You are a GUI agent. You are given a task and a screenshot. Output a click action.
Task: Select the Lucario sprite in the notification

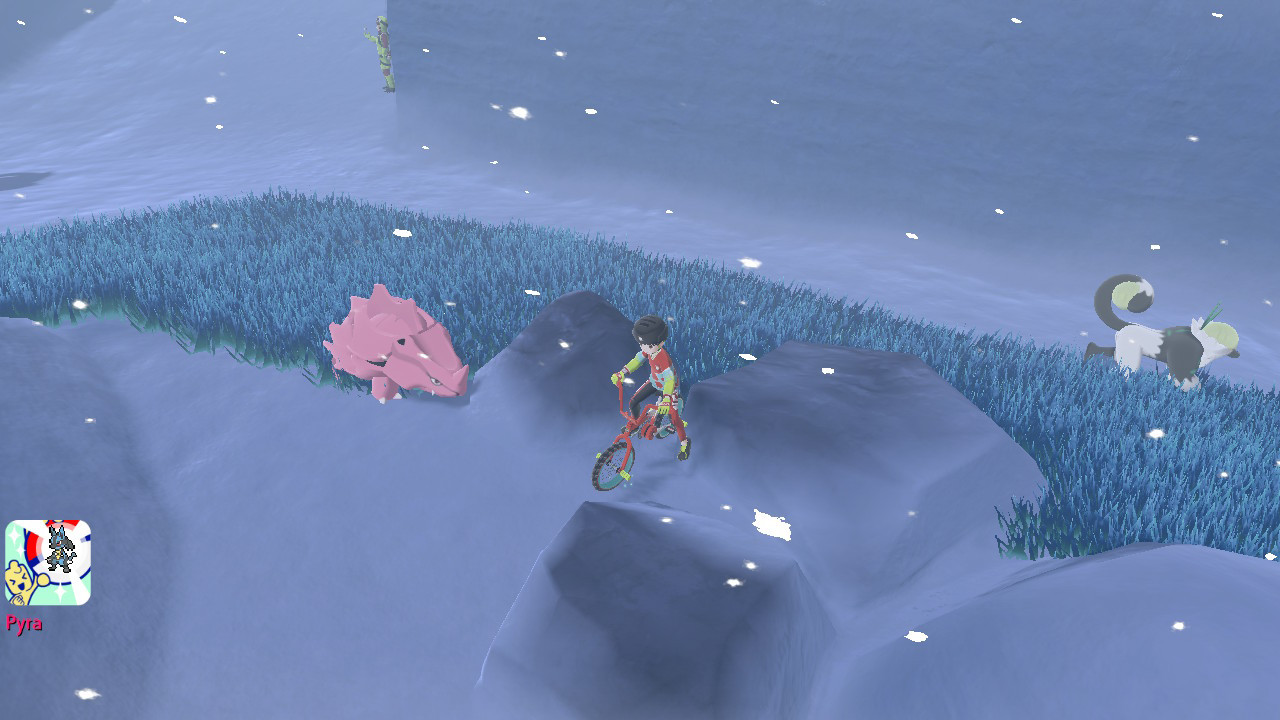pos(61,546)
